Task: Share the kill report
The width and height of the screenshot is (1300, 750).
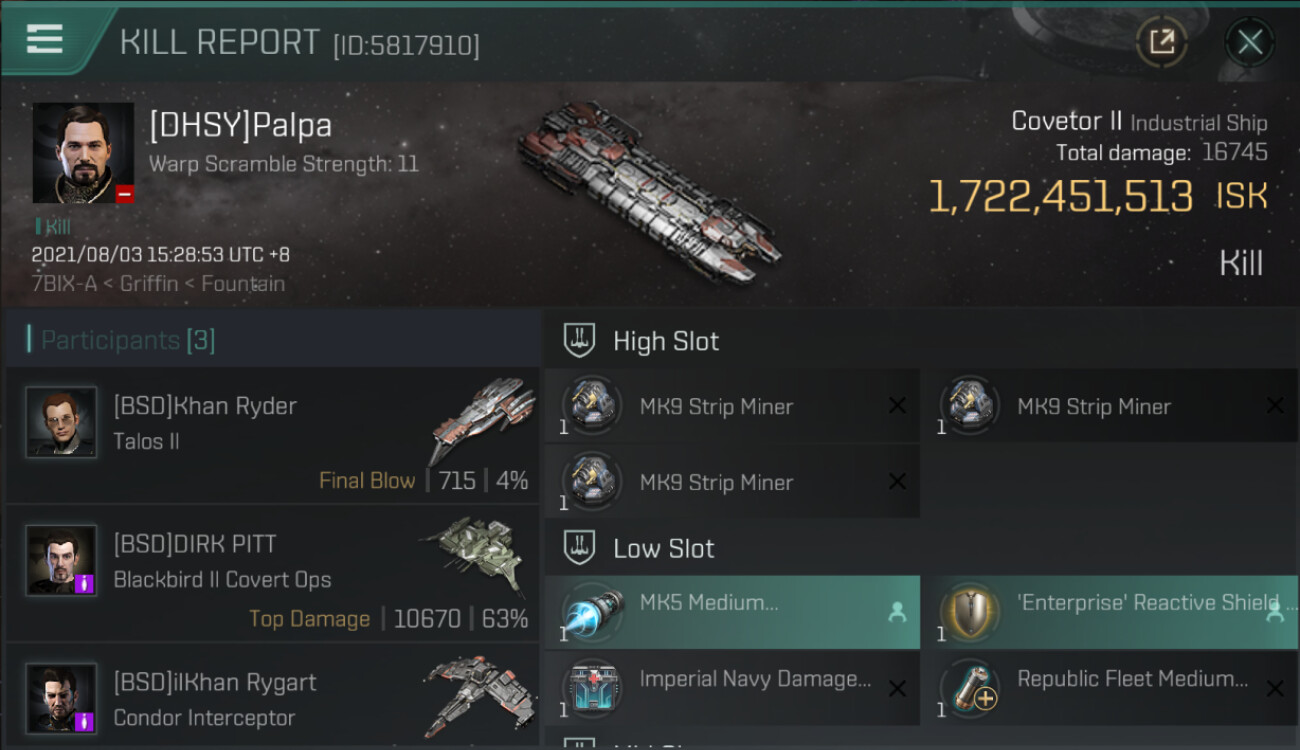Action: click(1161, 42)
